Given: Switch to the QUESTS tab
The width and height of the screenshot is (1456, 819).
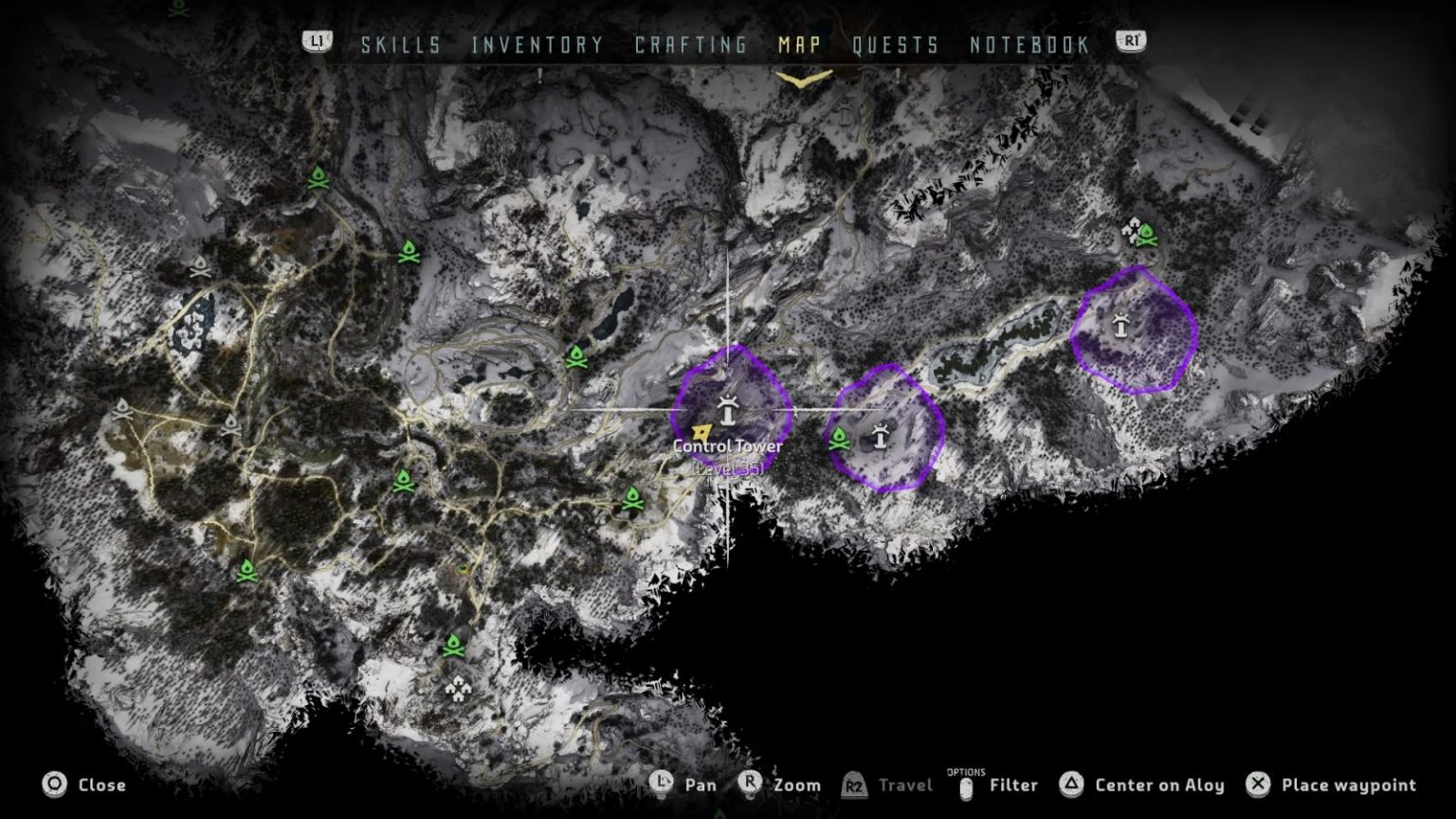Looking at the screenshot, I should pos(896,44).
